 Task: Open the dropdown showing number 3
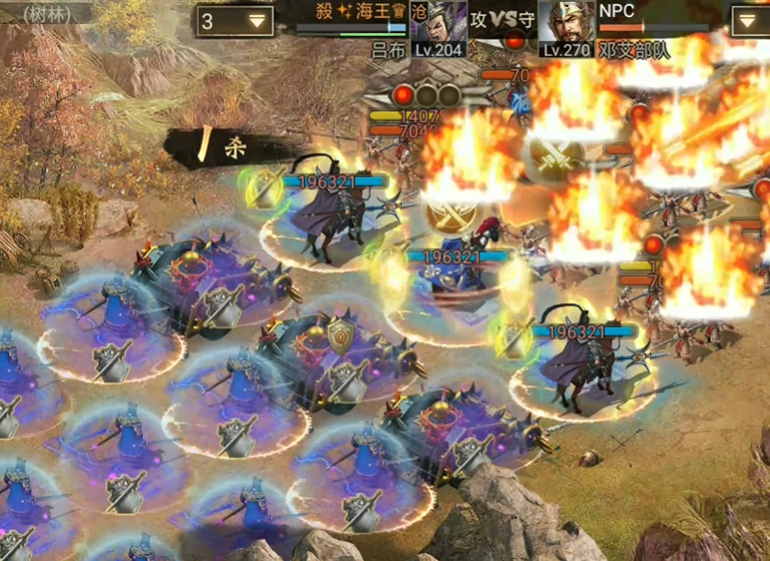pos(235,21)
